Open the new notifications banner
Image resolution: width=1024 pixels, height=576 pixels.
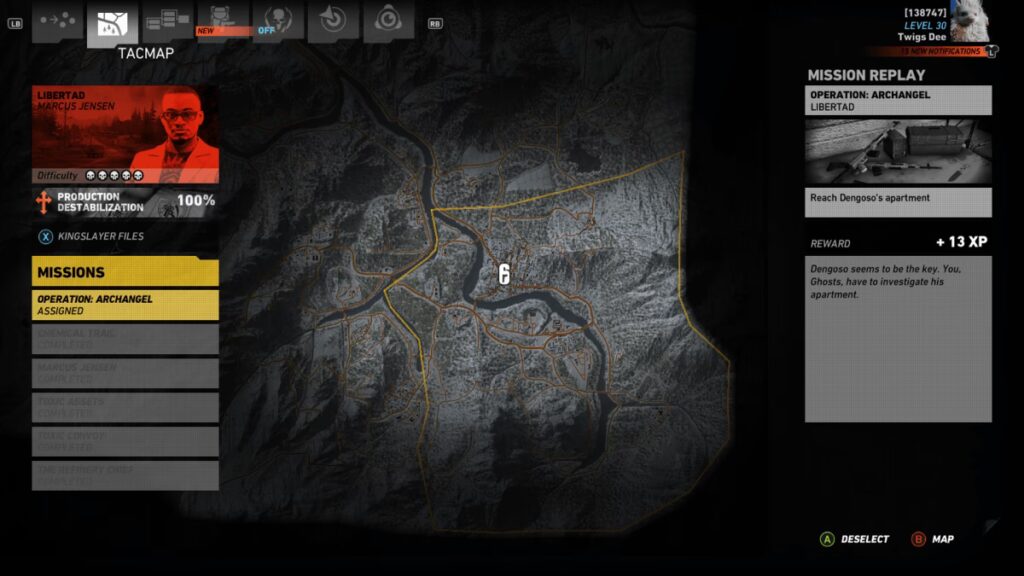(930, 51)
